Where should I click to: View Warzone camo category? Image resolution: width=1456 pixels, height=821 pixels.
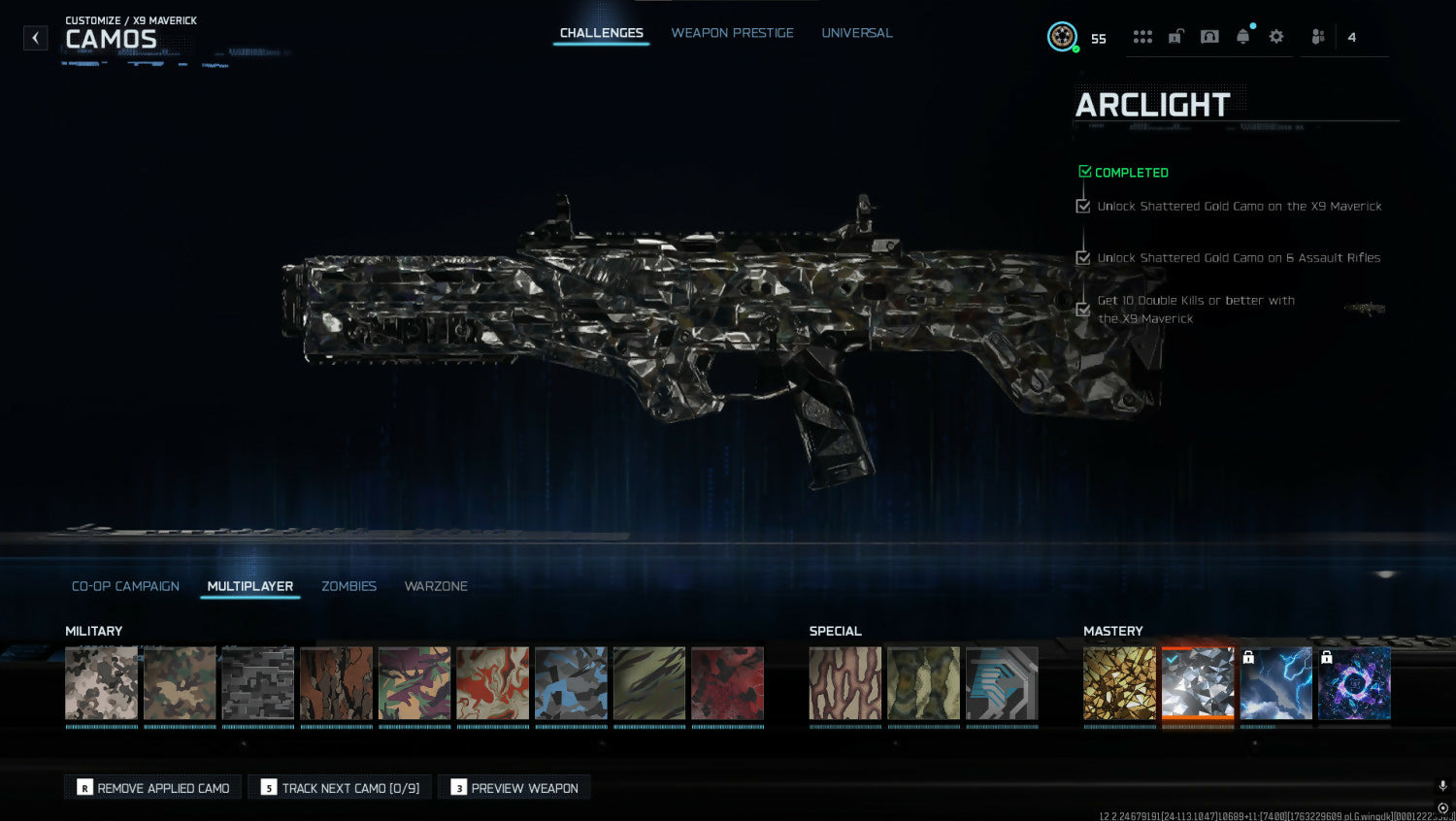click(x=436, y=586)
